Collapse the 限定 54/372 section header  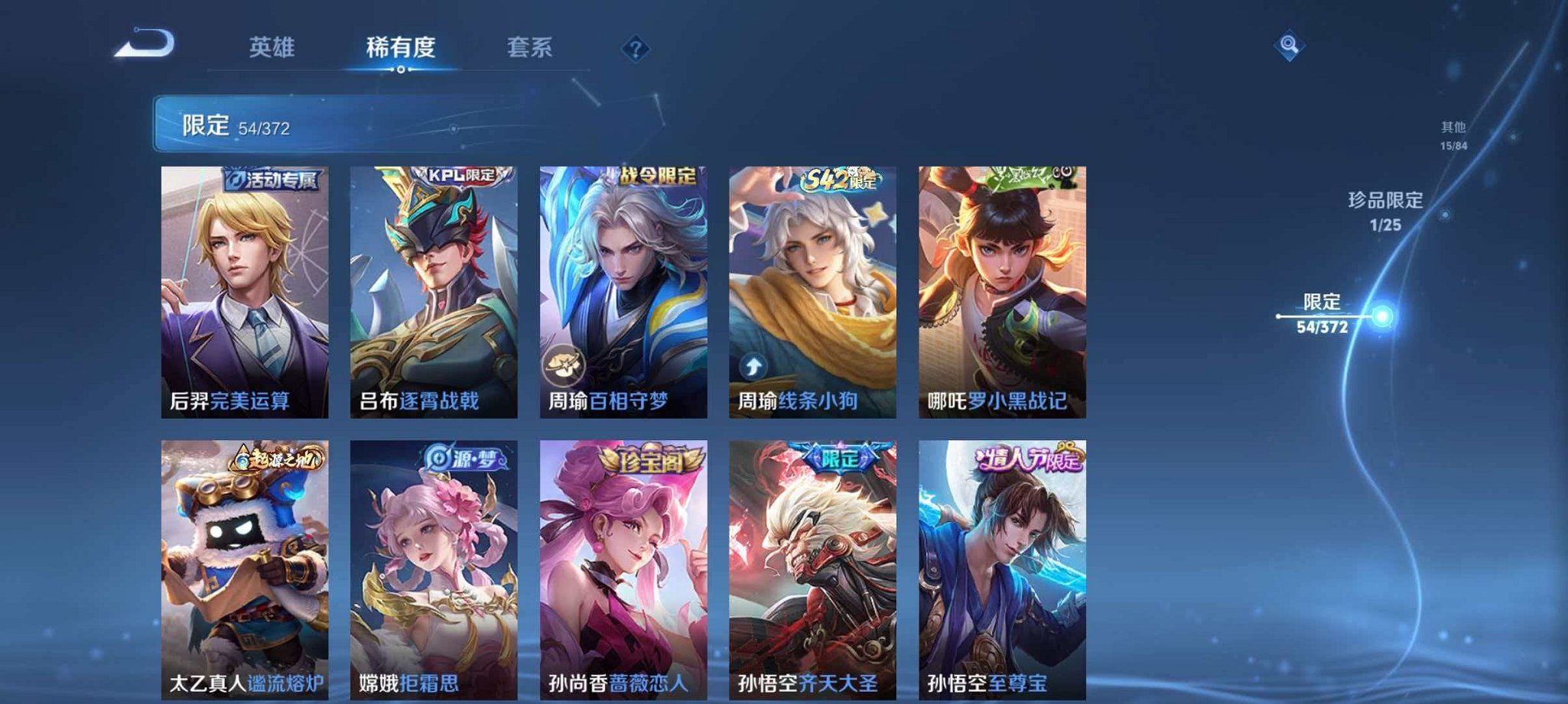coord(228,122)
